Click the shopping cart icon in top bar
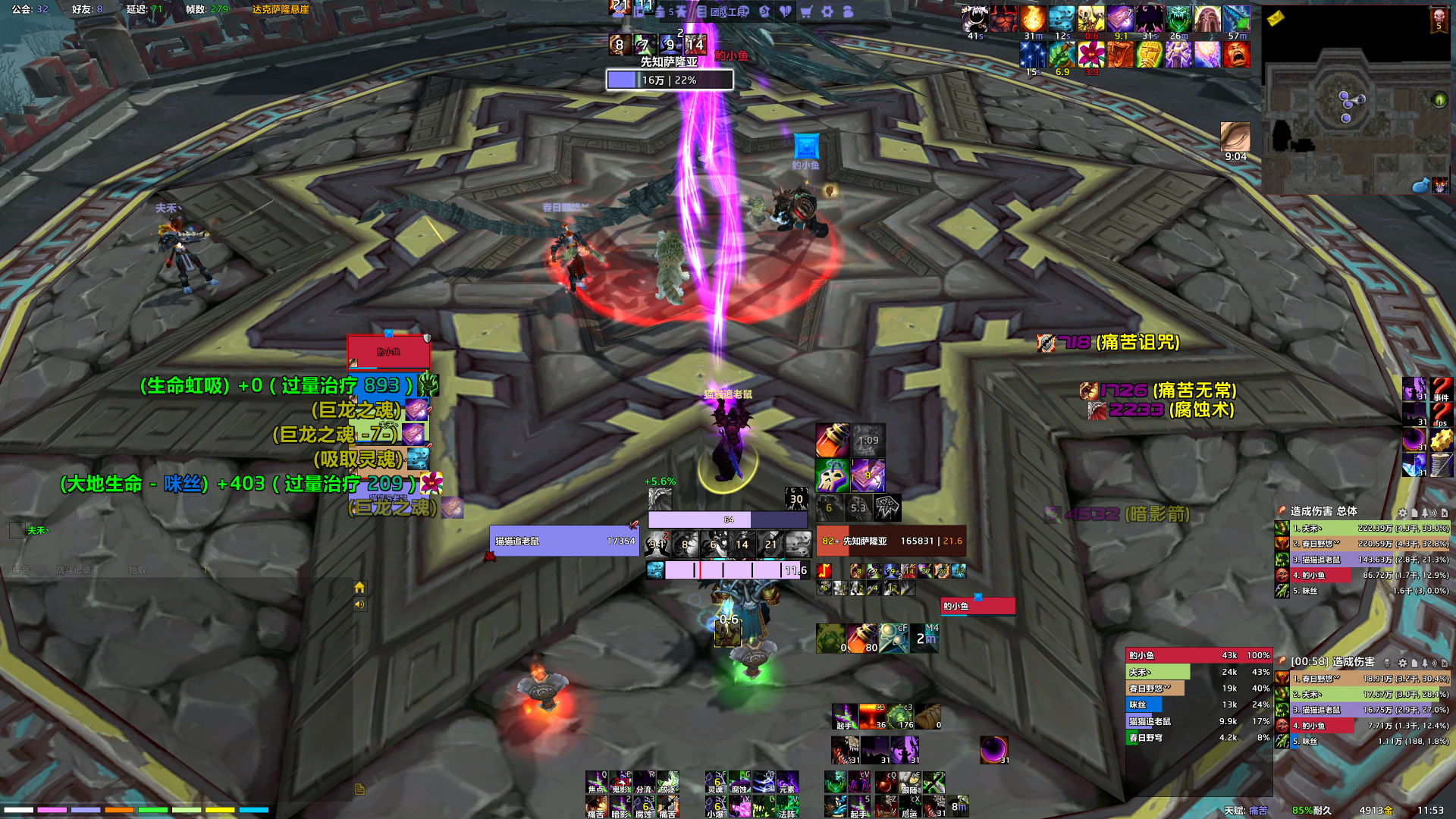This screenshot has width=1456, height=819. click(x=806, y=11)
